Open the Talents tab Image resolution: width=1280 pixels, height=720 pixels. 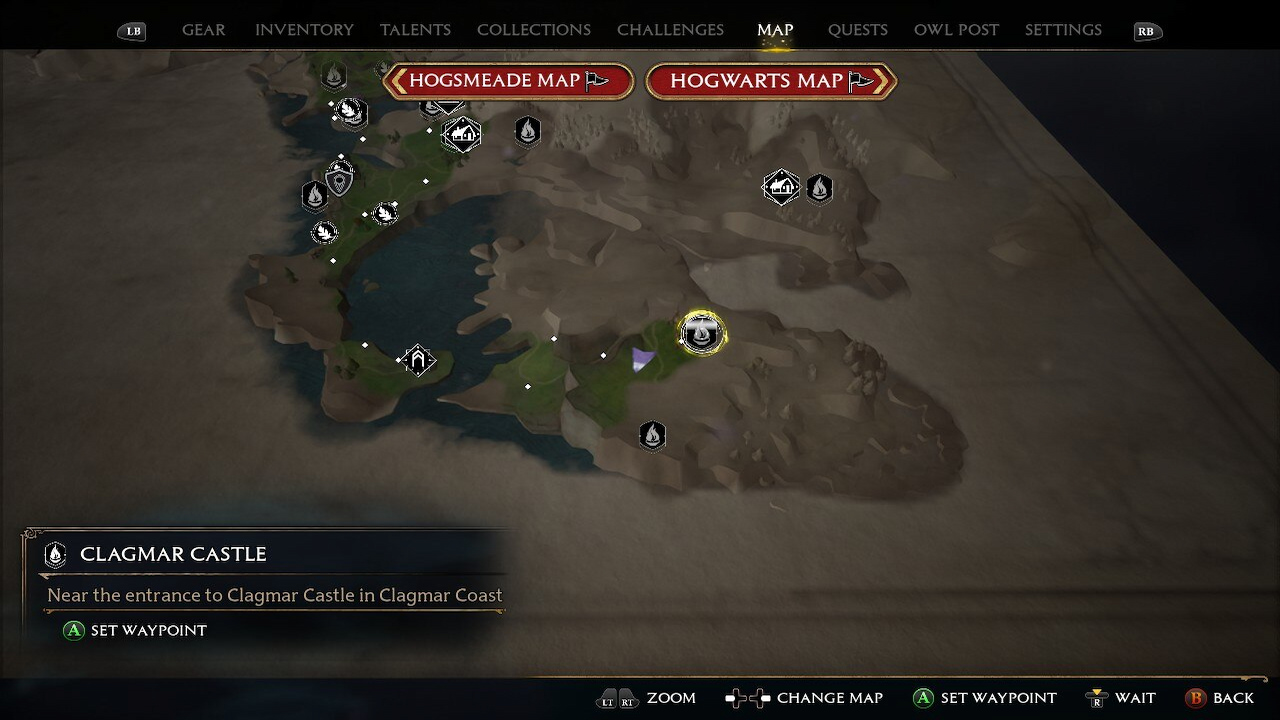[x=415, y=30]
